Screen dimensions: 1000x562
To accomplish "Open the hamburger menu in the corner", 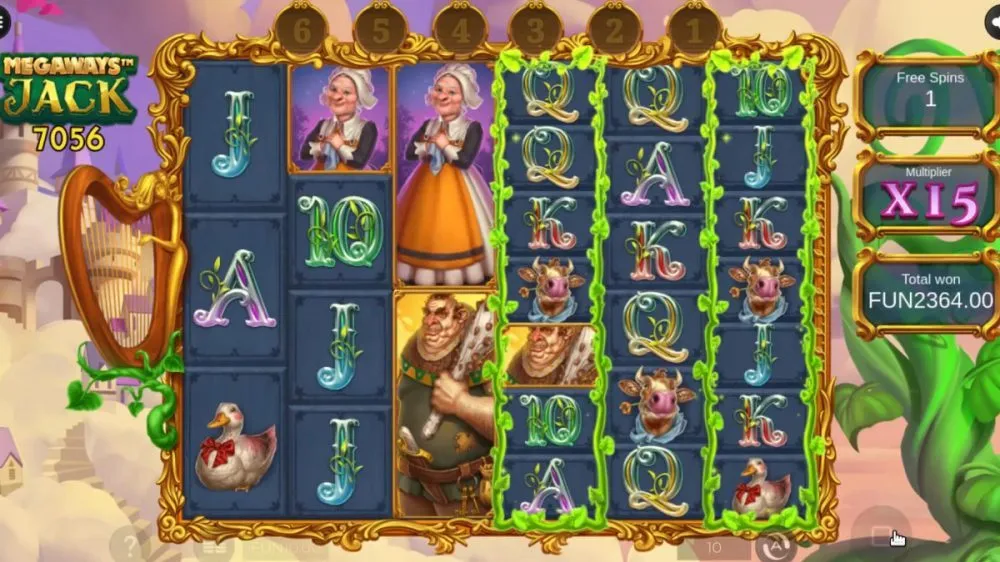I will pyautogui.click(x=4, y=22).
